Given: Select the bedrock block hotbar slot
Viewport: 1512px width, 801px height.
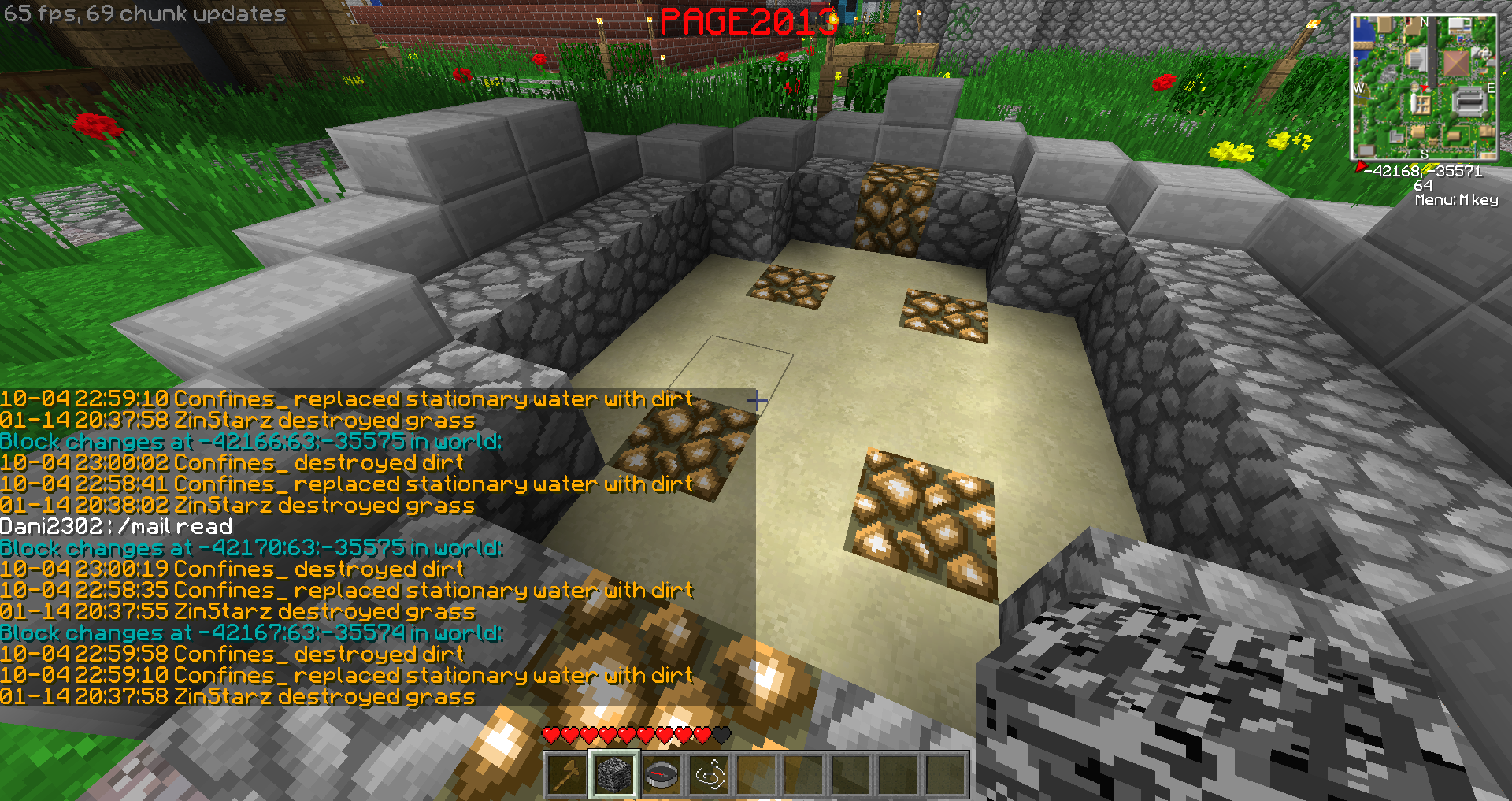Looking at the screenshot, I should pos(614,776).
